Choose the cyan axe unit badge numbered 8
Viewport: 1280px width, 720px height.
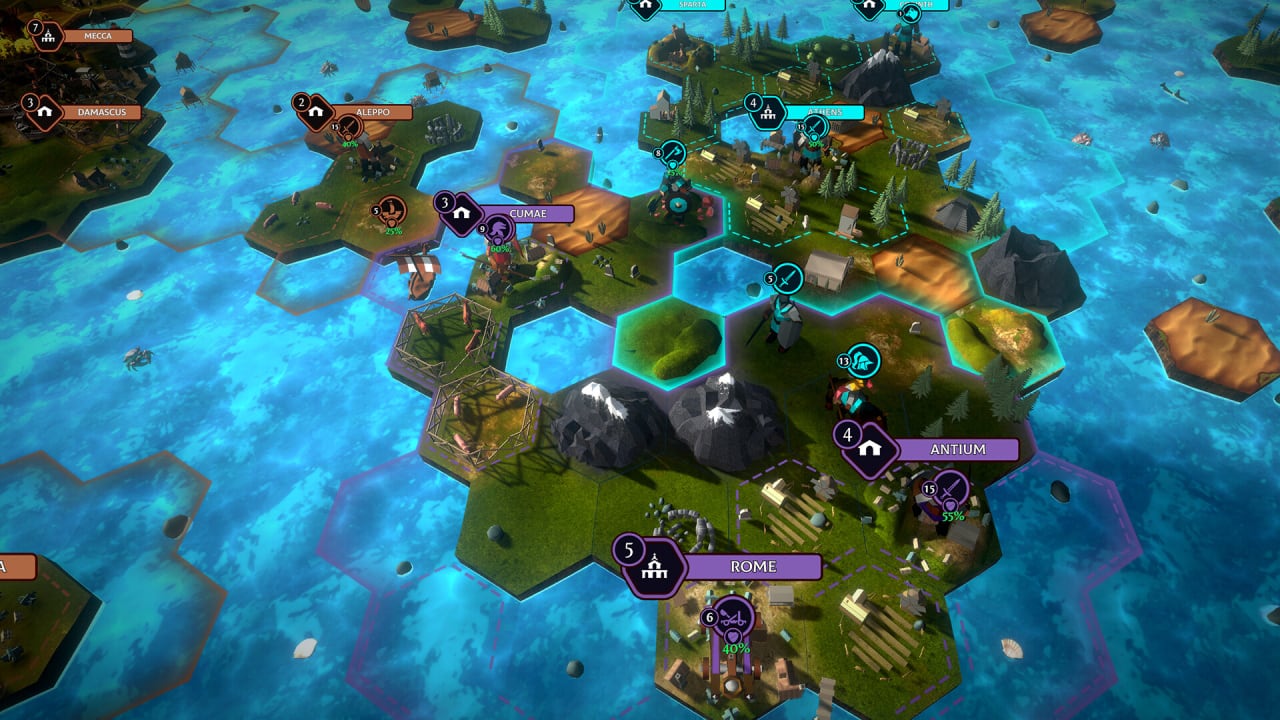(674, 152)
